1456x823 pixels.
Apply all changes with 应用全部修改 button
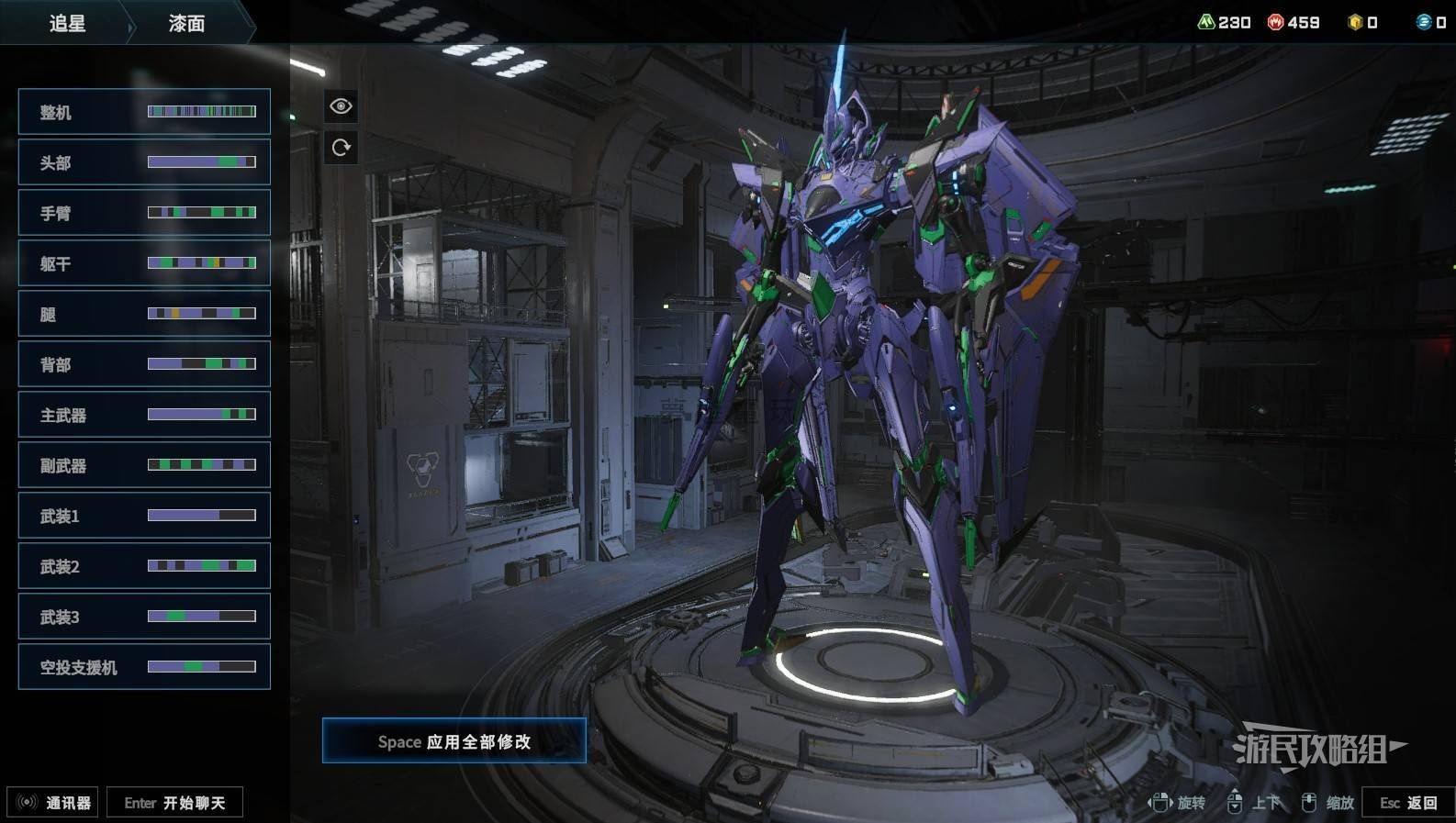pyautogui.click(x=454, y=741)
